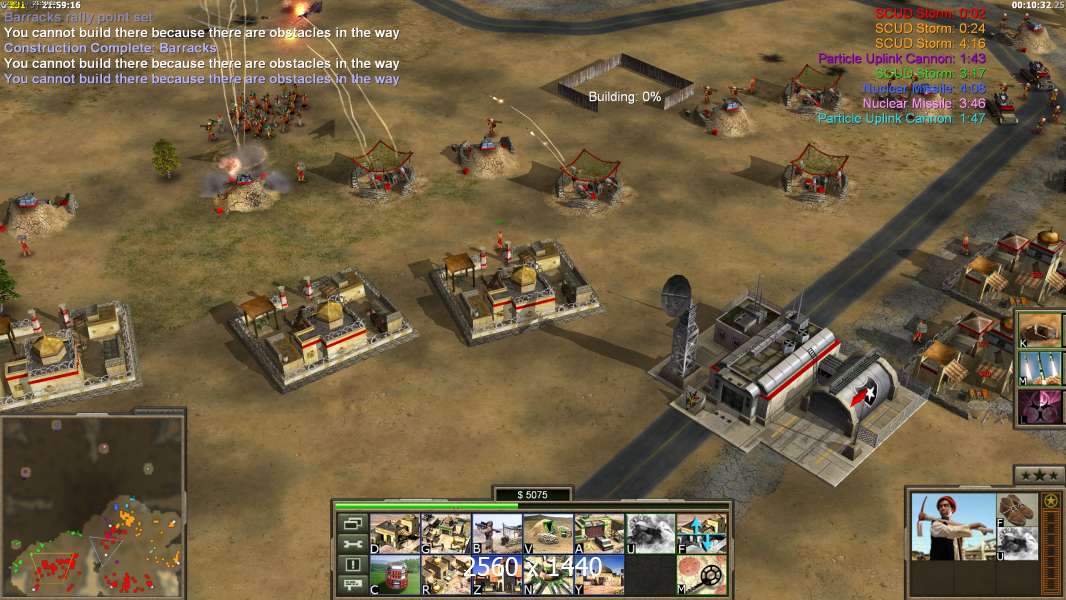Build the structure with rocket soldier icon
The width and height of the screenshot is (1066, 600).
497,533
